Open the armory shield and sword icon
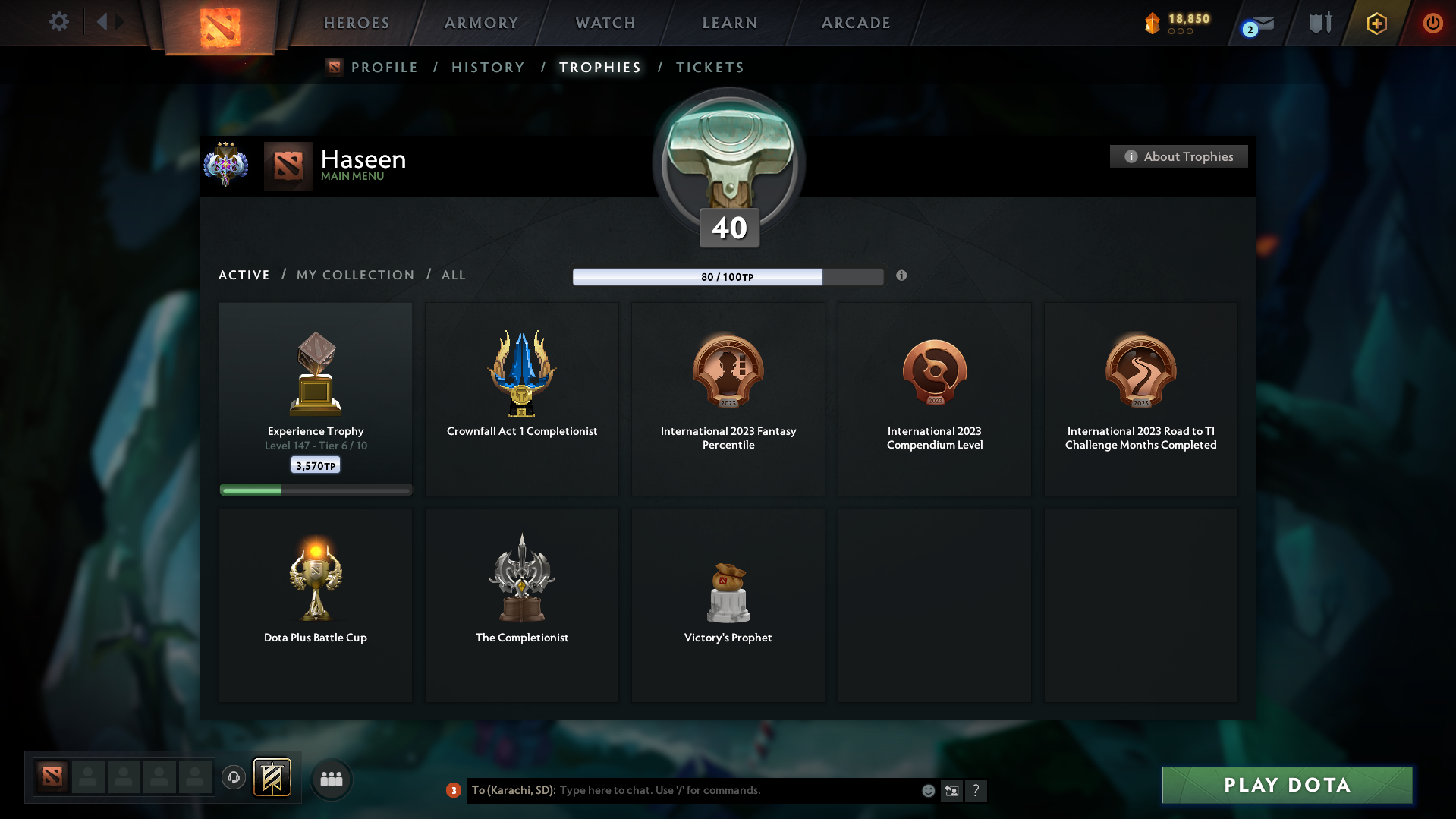This screenshot has width=1456, height=819. (1320, 23)
